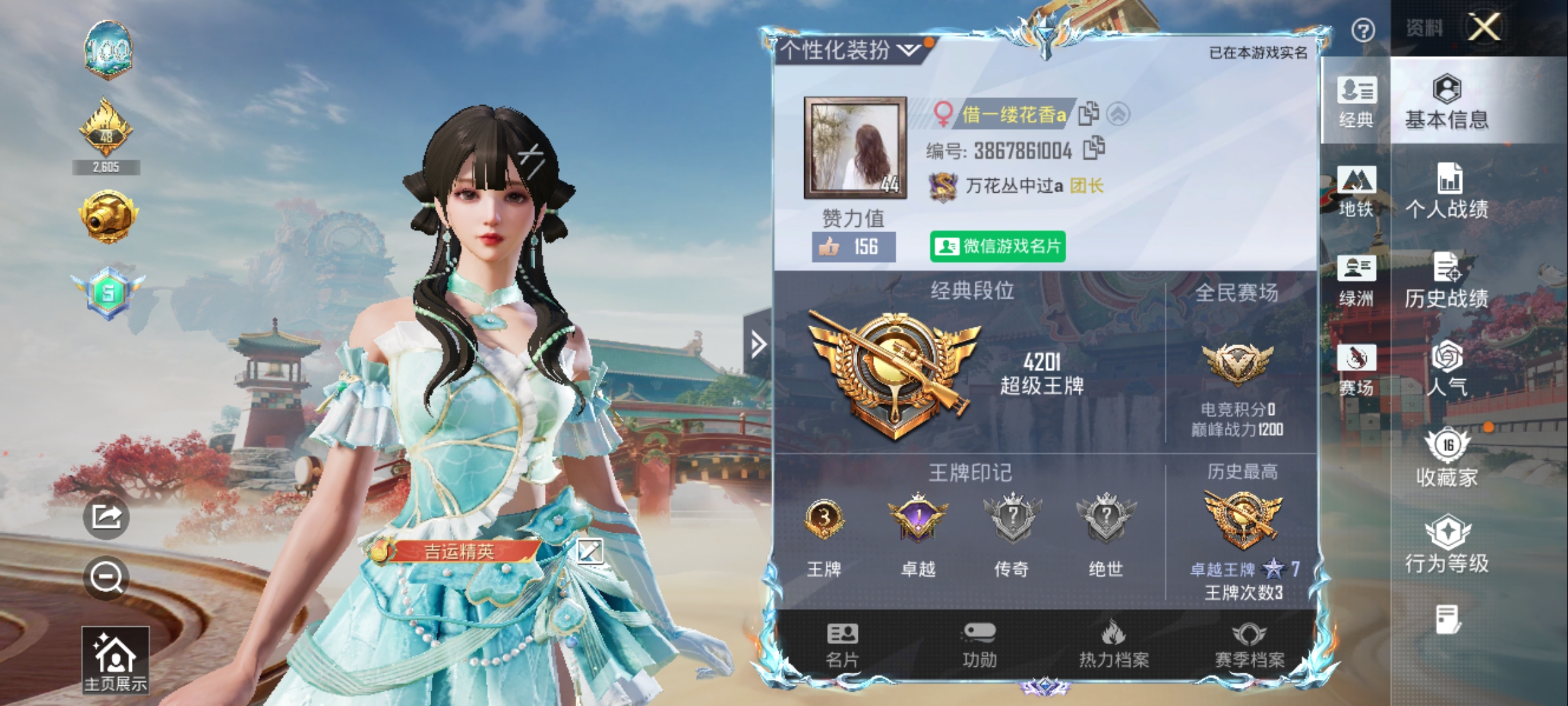Open the help question mark icon

pos(1362,31)
